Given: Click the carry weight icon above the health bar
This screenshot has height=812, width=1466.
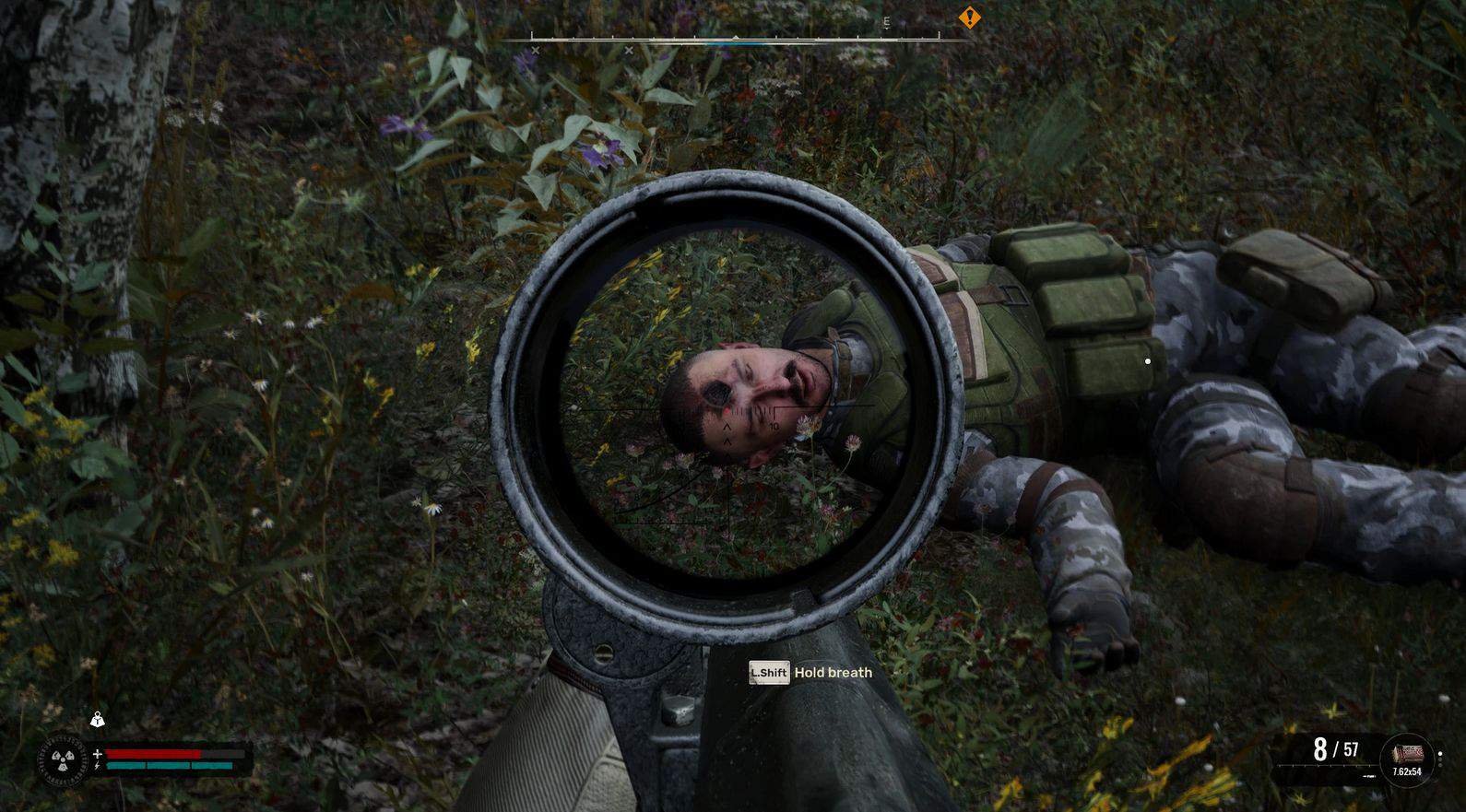Looking at the screenshot, I should pyautogui.click(x=98, y=720).
